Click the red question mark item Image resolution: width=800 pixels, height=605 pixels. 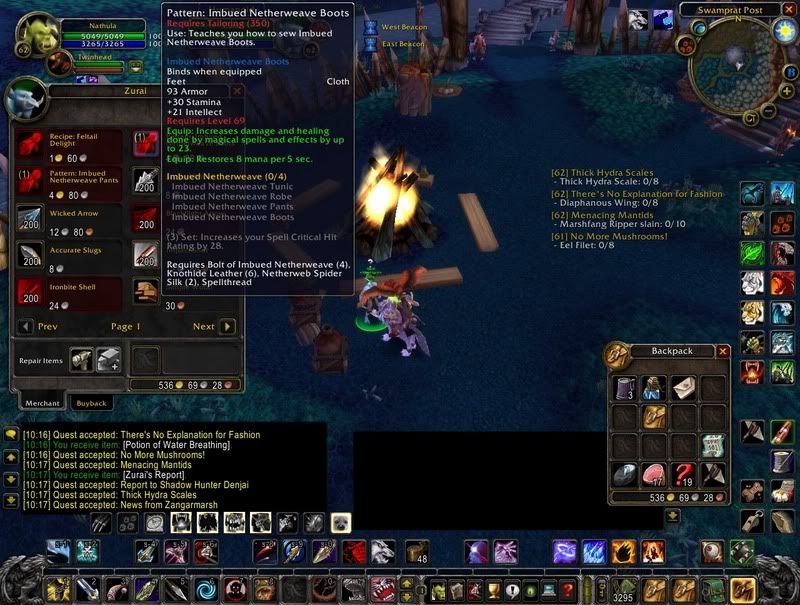point(683,473)
